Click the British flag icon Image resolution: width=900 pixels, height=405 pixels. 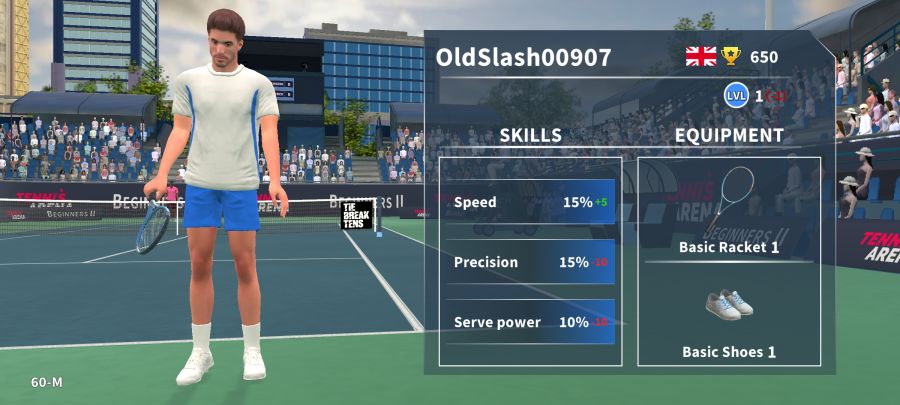(x=701, y=56)
